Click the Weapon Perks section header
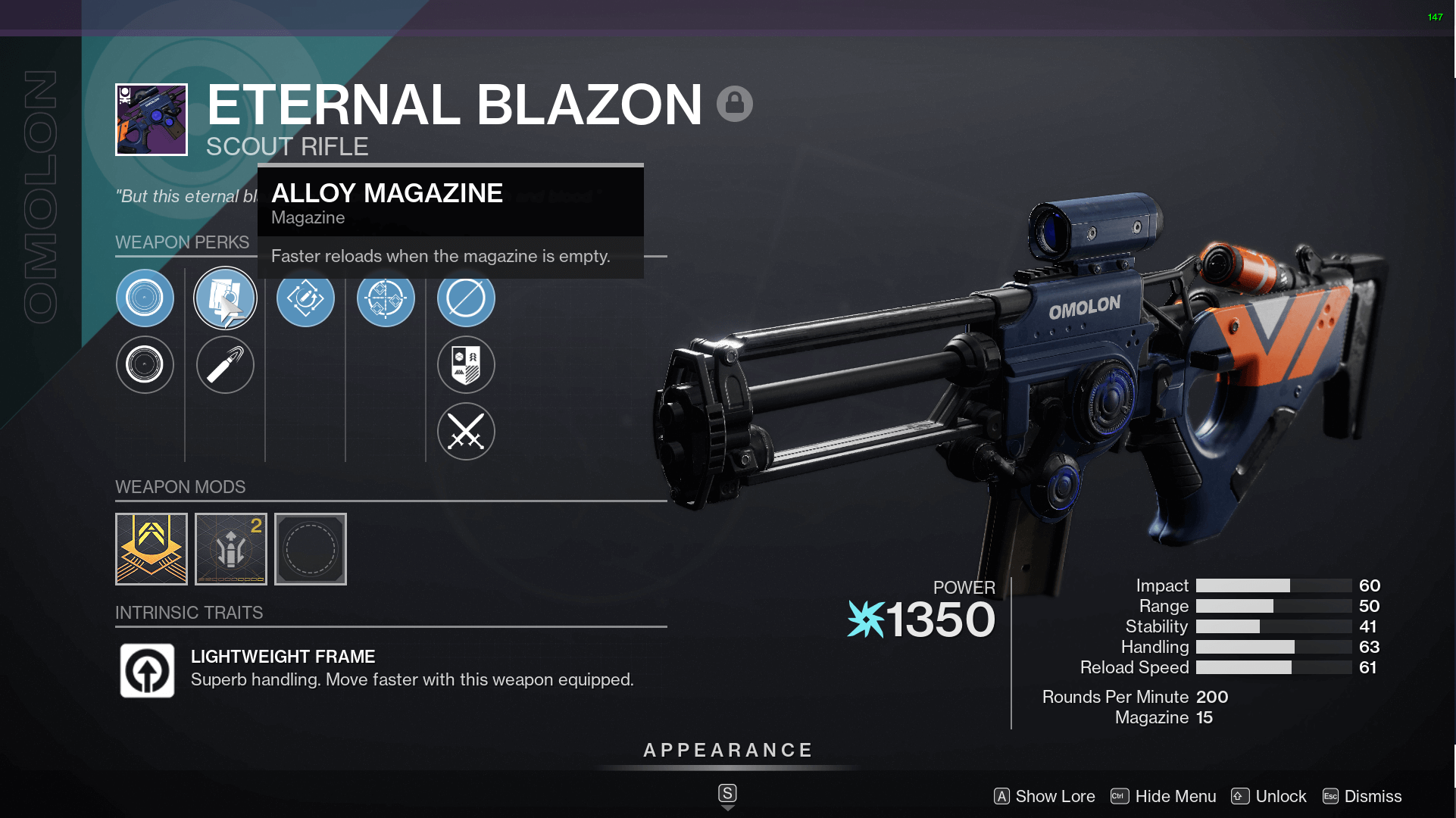The image size is (1456, 818). [x=182, y=242]
